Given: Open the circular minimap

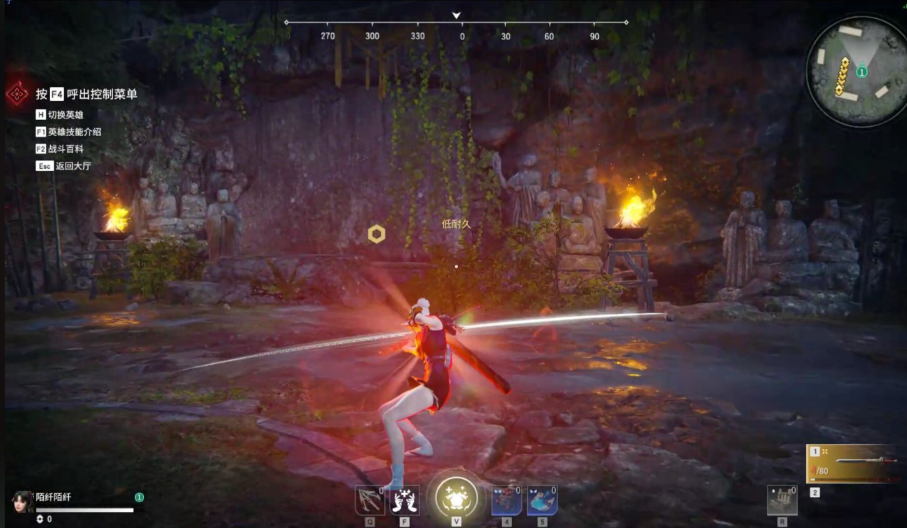Looking at the screenshot, I should 853,71.
